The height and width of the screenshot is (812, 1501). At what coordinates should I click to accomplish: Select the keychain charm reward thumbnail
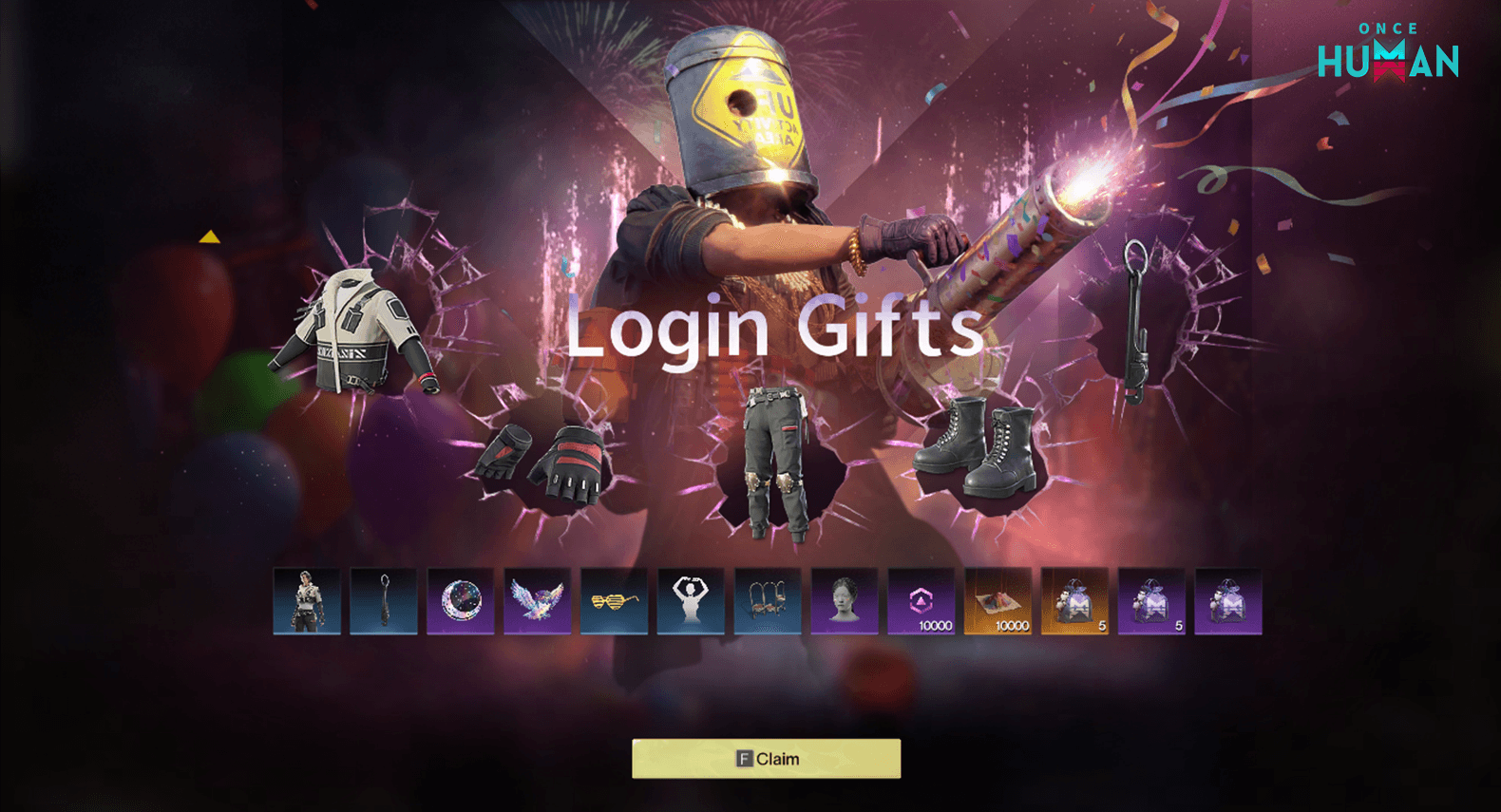click(x=383, y=600)
